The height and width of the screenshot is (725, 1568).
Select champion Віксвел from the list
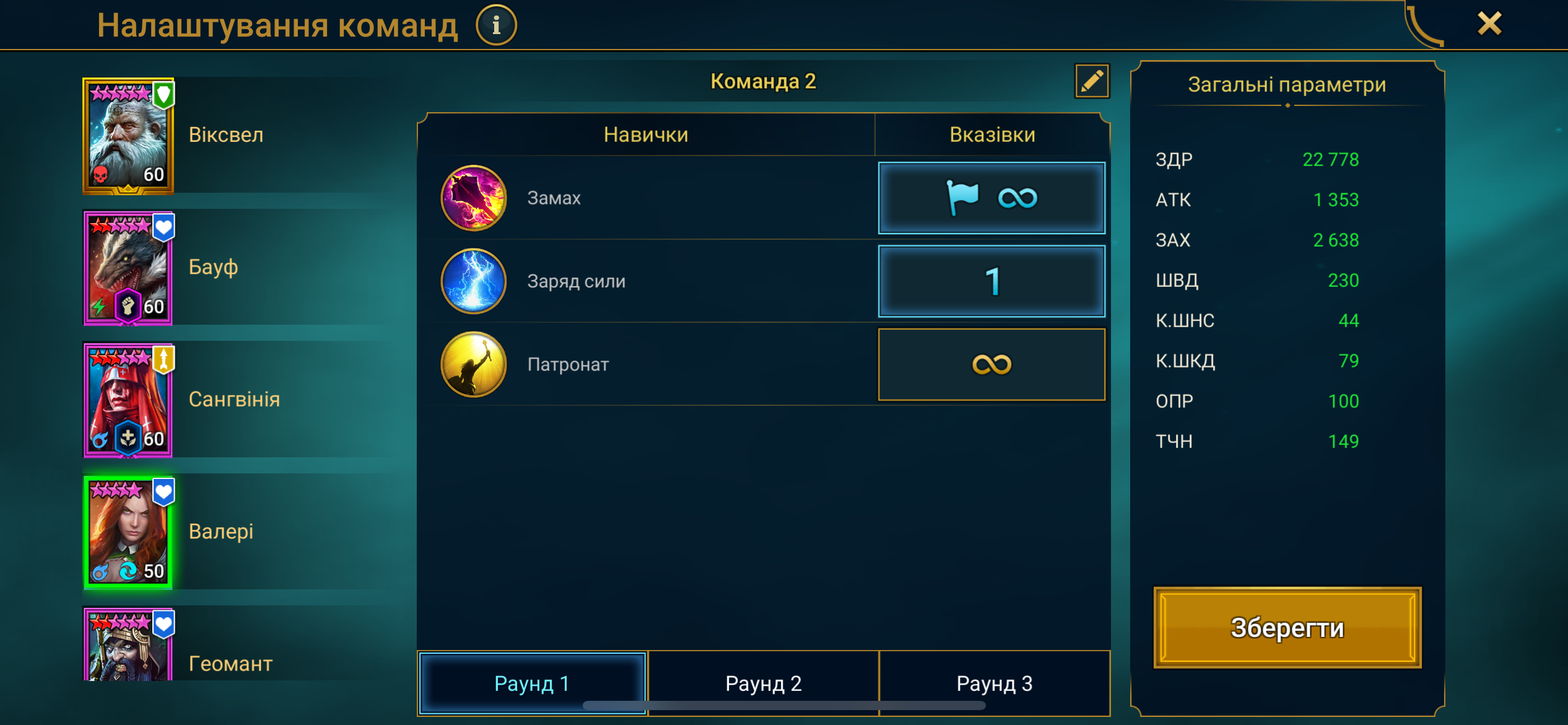click(x=129, y=136)
